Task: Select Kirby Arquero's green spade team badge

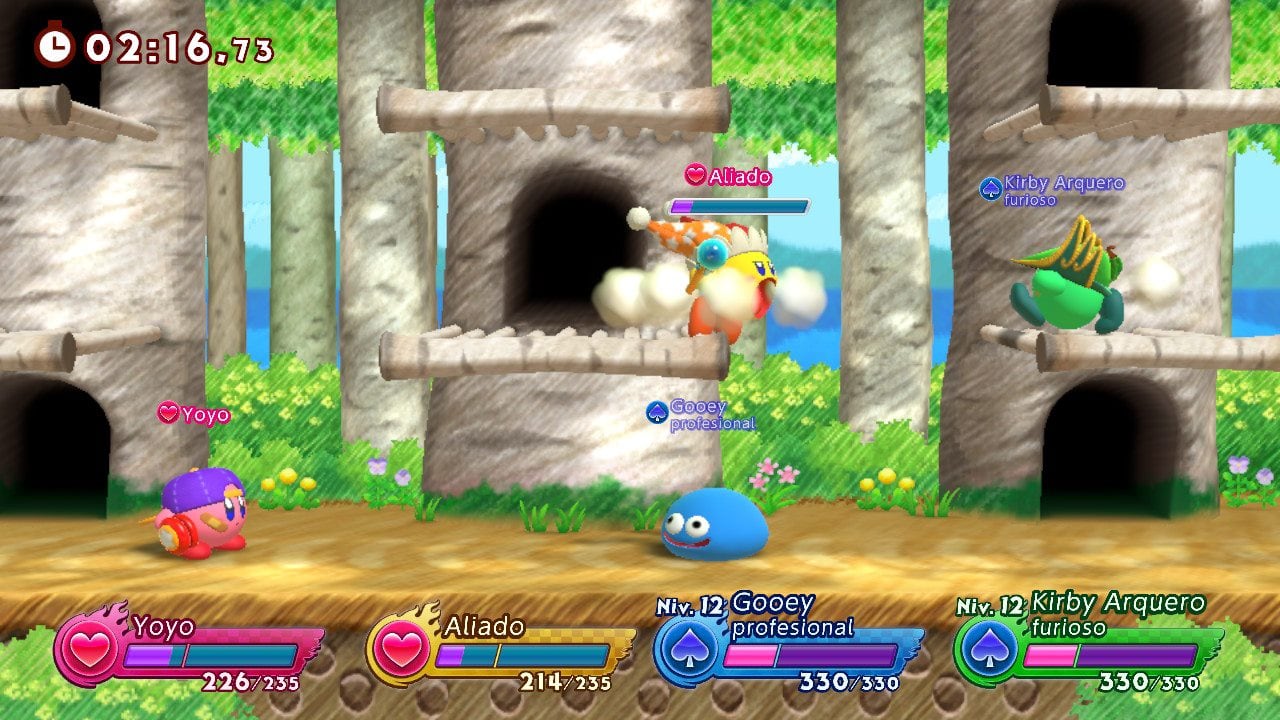Action: tap(987, 649)
